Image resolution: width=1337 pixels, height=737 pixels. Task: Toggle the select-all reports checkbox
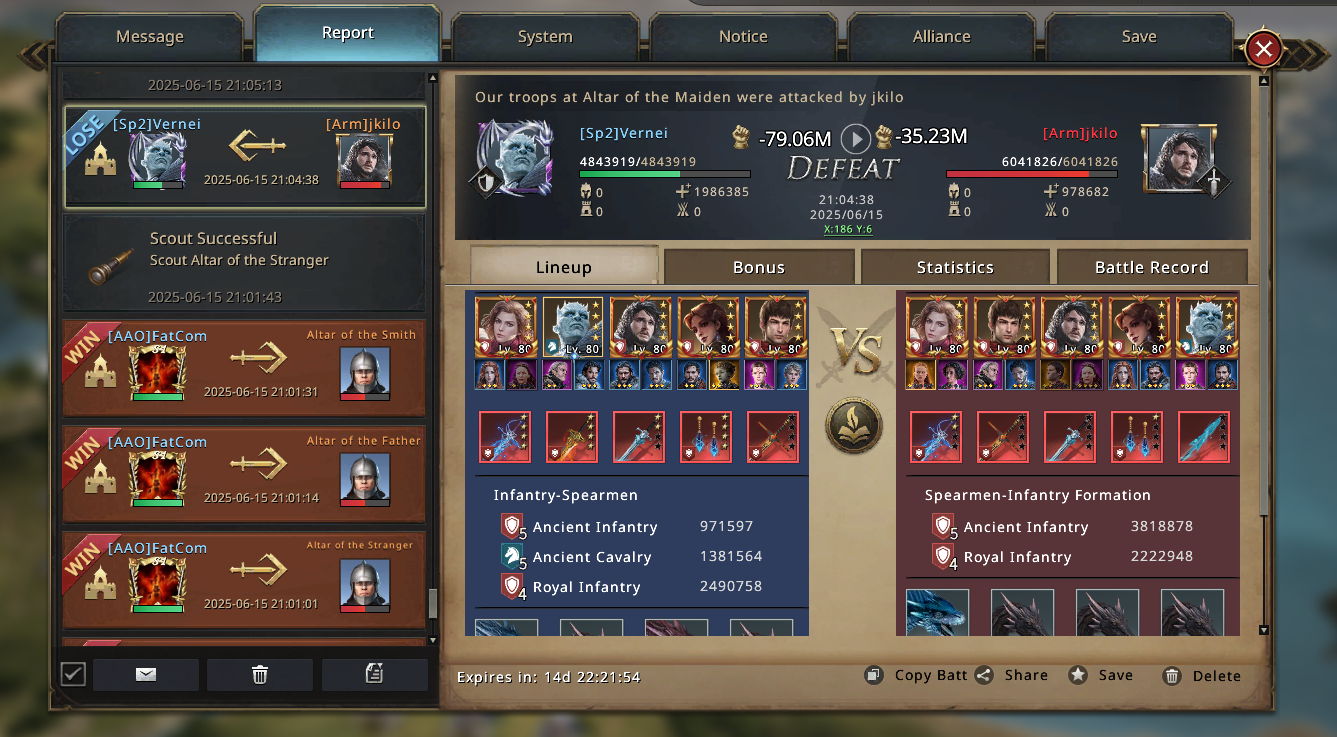[73, 674]
